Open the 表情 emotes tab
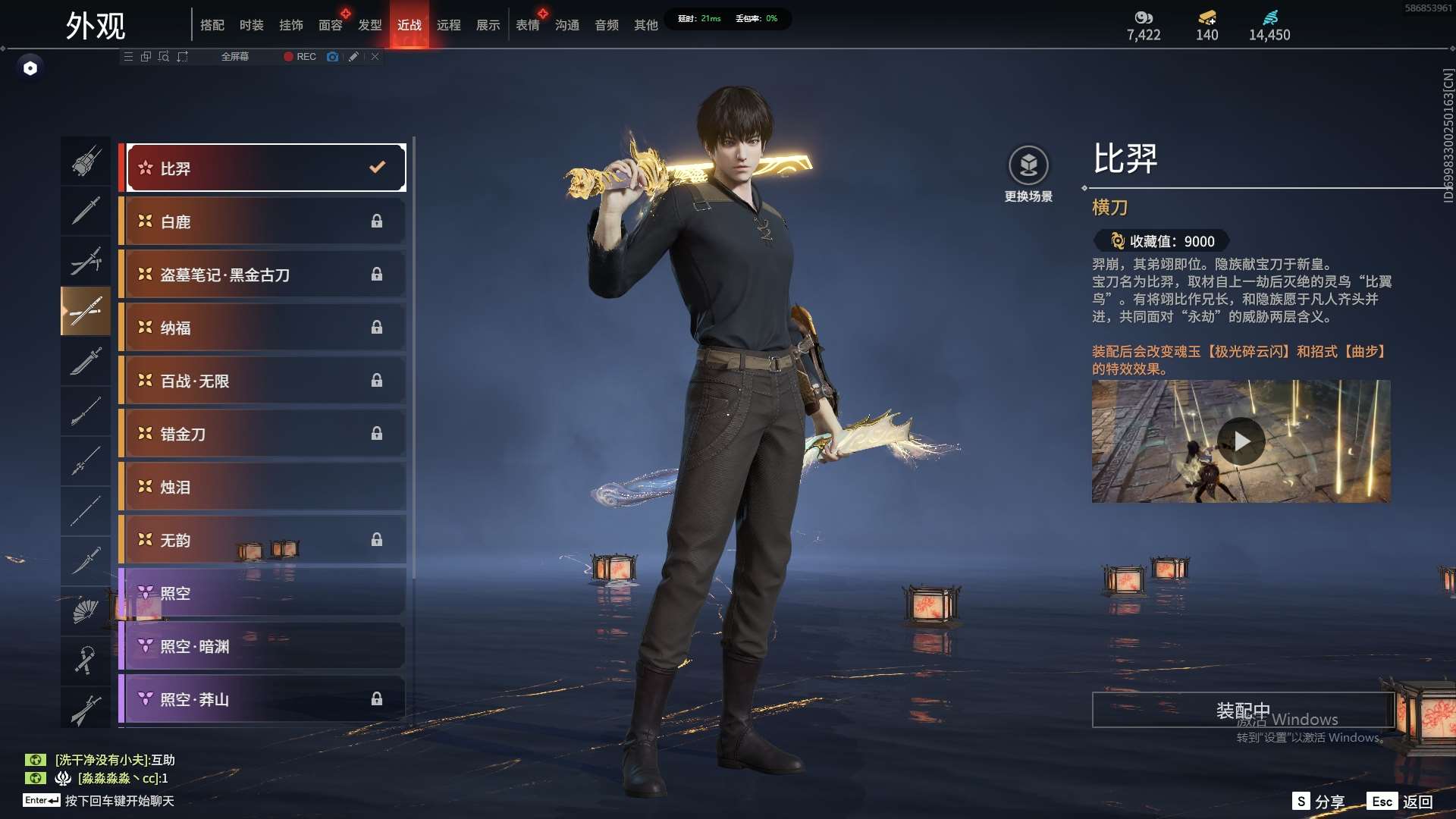1456x819 pixels. coord(527,25)
